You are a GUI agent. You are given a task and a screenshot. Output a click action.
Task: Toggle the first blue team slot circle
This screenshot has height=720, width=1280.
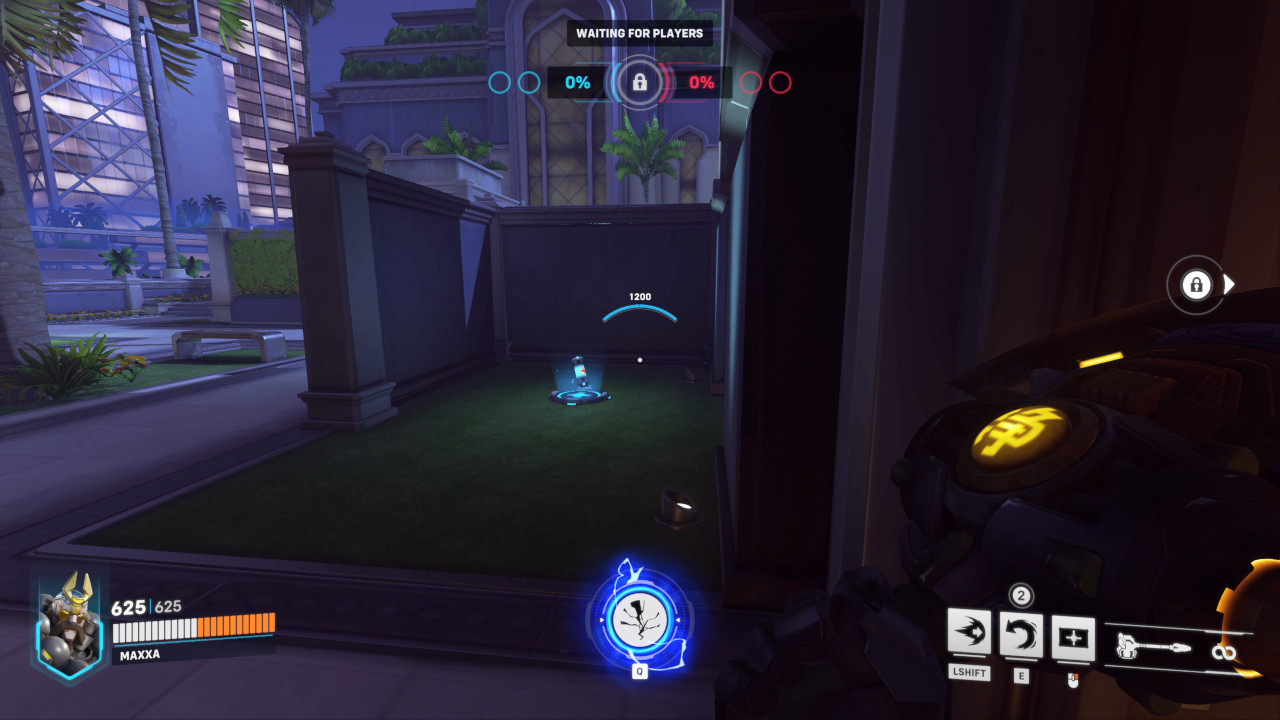click(498, 83)
